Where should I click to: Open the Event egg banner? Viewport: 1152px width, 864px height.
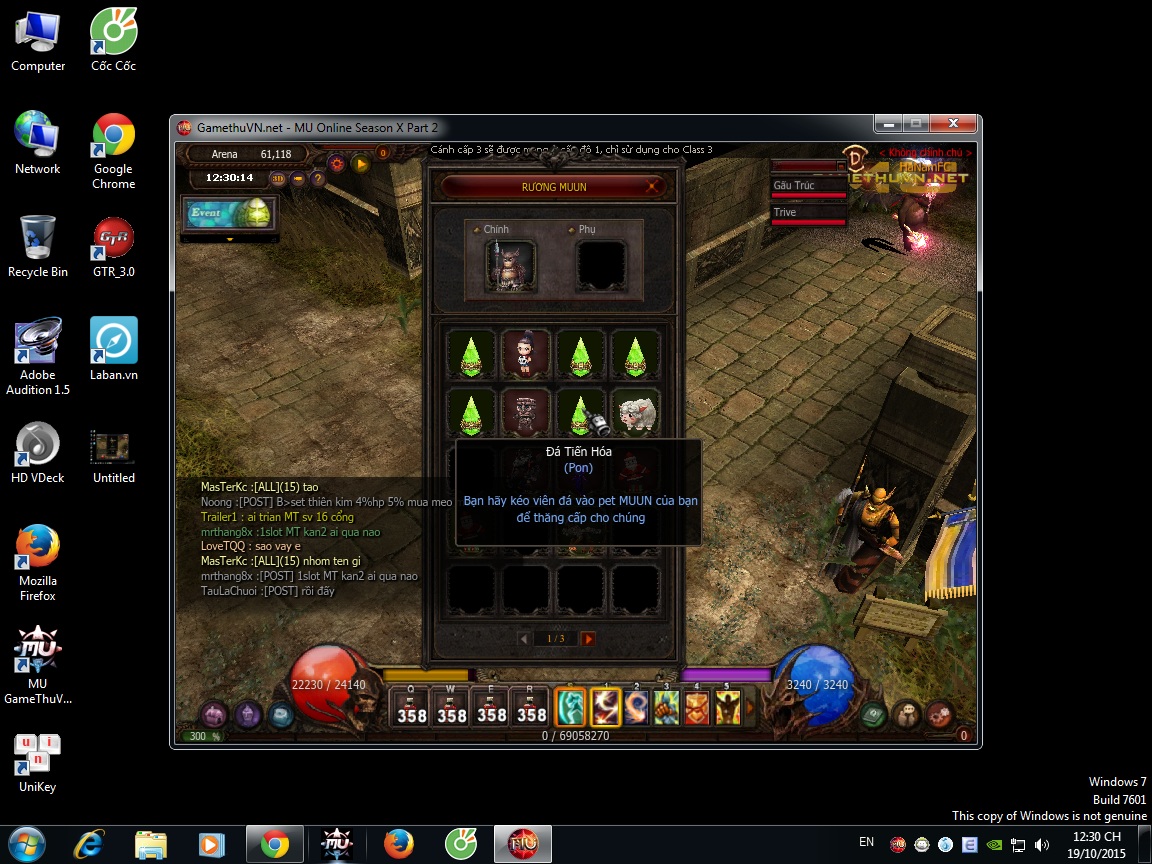click(x=226, y=214)
